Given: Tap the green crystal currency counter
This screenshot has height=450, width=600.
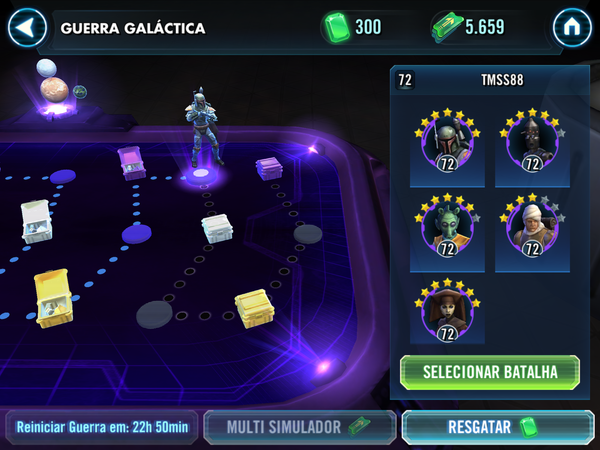Looking at the screenshot, I should pyautogui.click(x=356, y=27).
